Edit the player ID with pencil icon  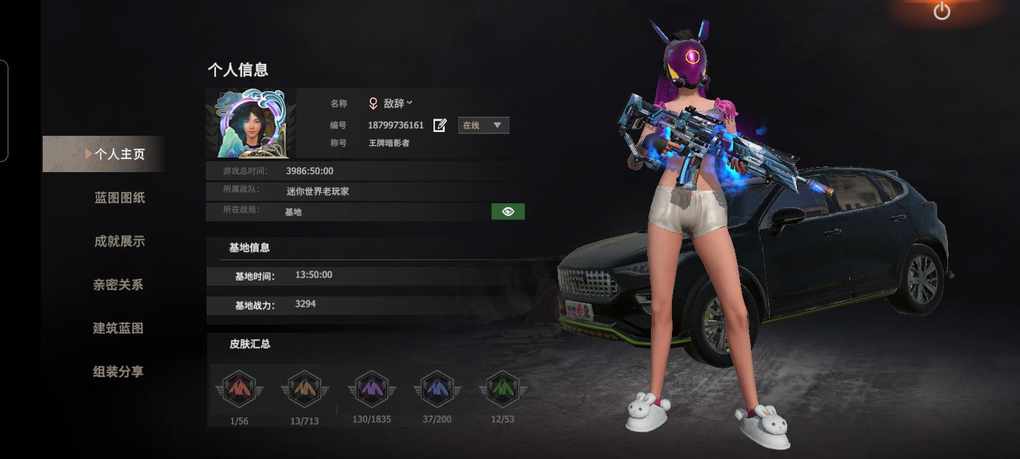[440, 126]
